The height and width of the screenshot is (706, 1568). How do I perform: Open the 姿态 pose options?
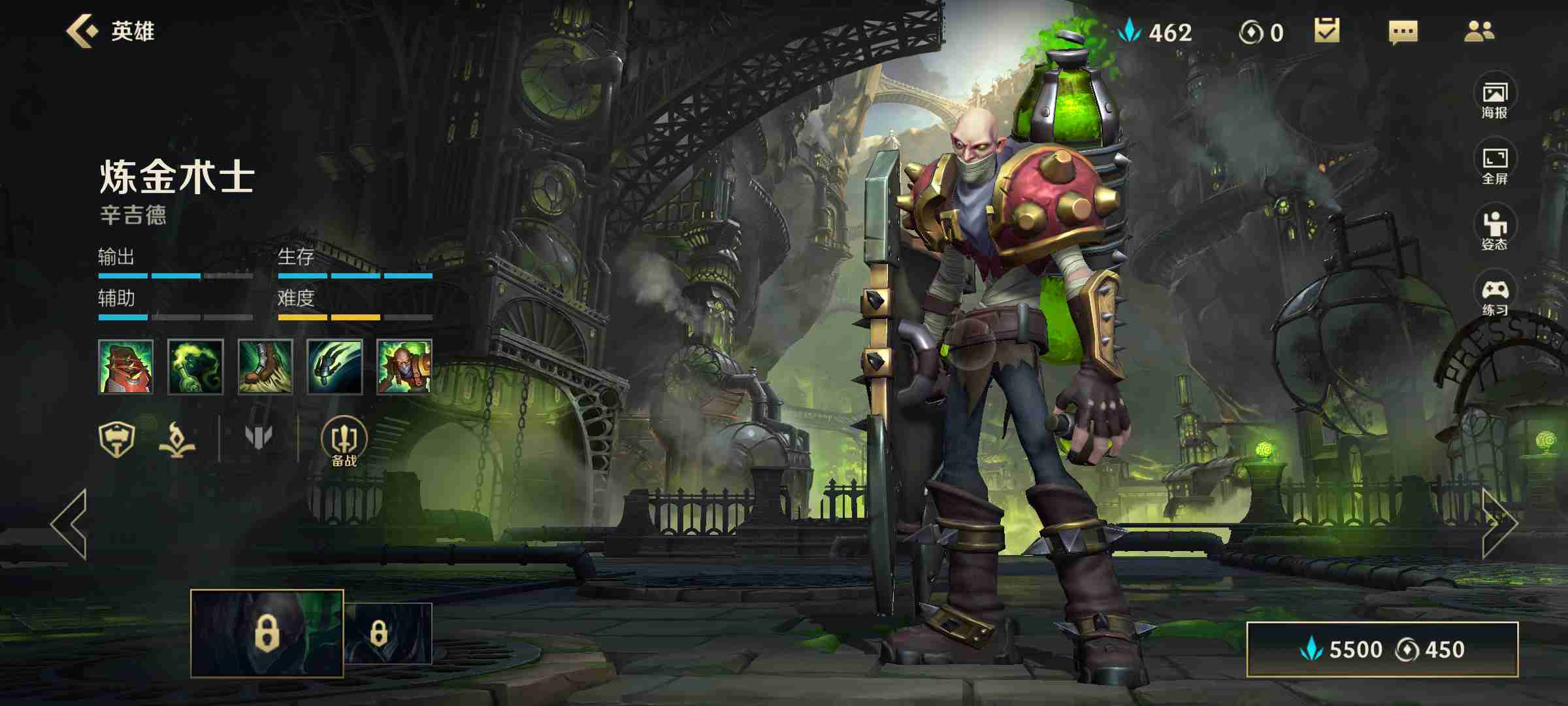coord(1494,229)
